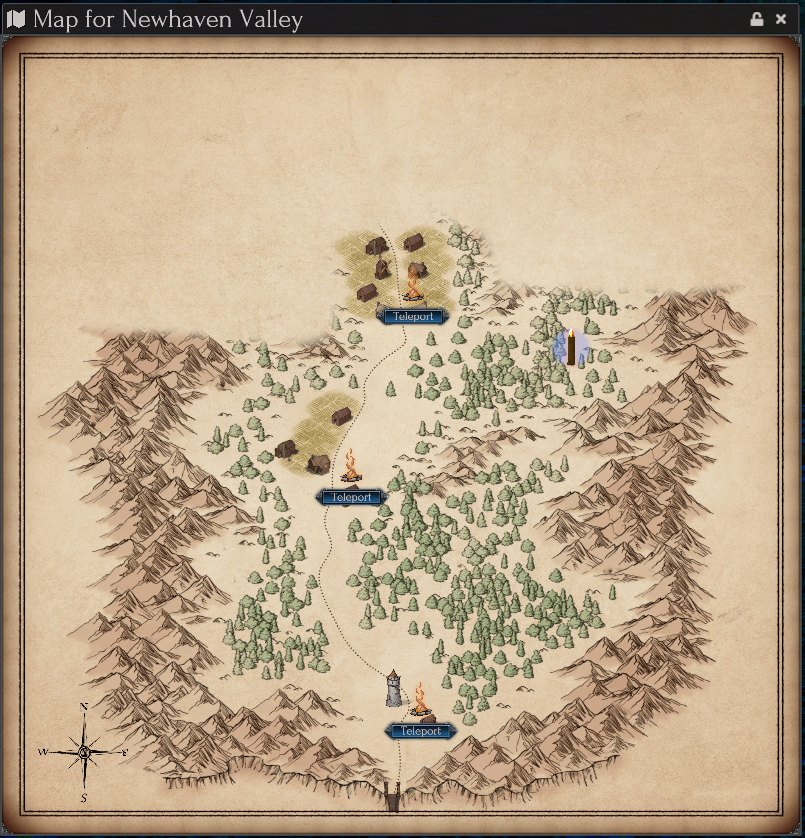
Task: Toggle the map window lock icon
Action: pos(757,19)
